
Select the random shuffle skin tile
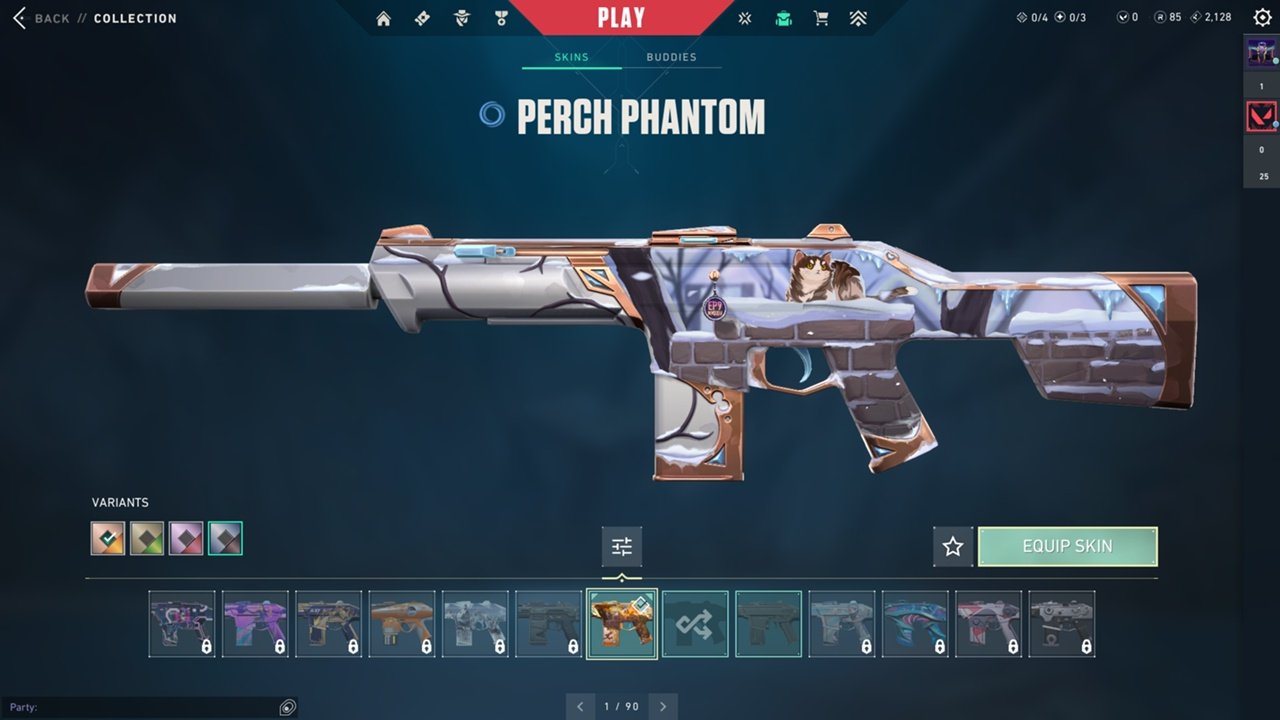695,624
